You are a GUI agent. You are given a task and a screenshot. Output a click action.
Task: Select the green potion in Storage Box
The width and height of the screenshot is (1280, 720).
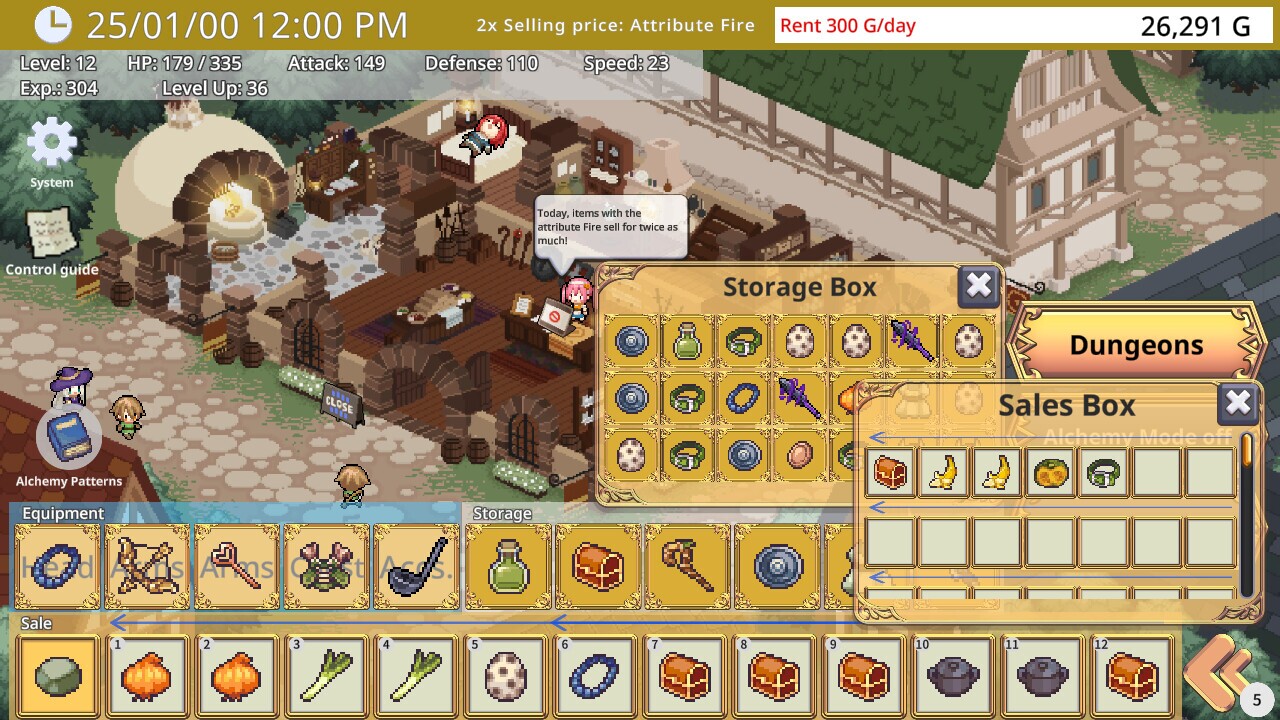tap(687, 342)
